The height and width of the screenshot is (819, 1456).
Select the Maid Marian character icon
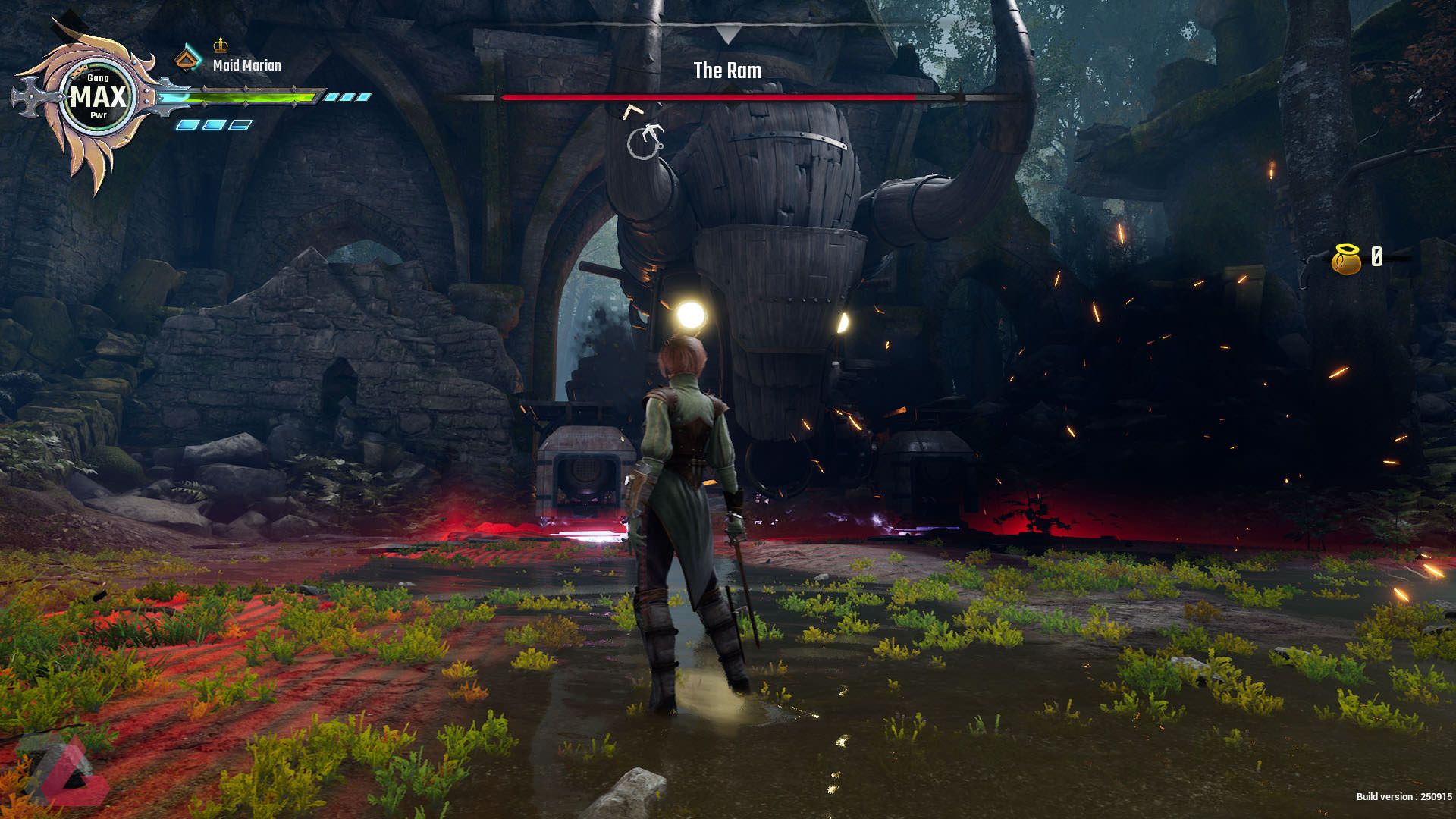coord(188,59)
